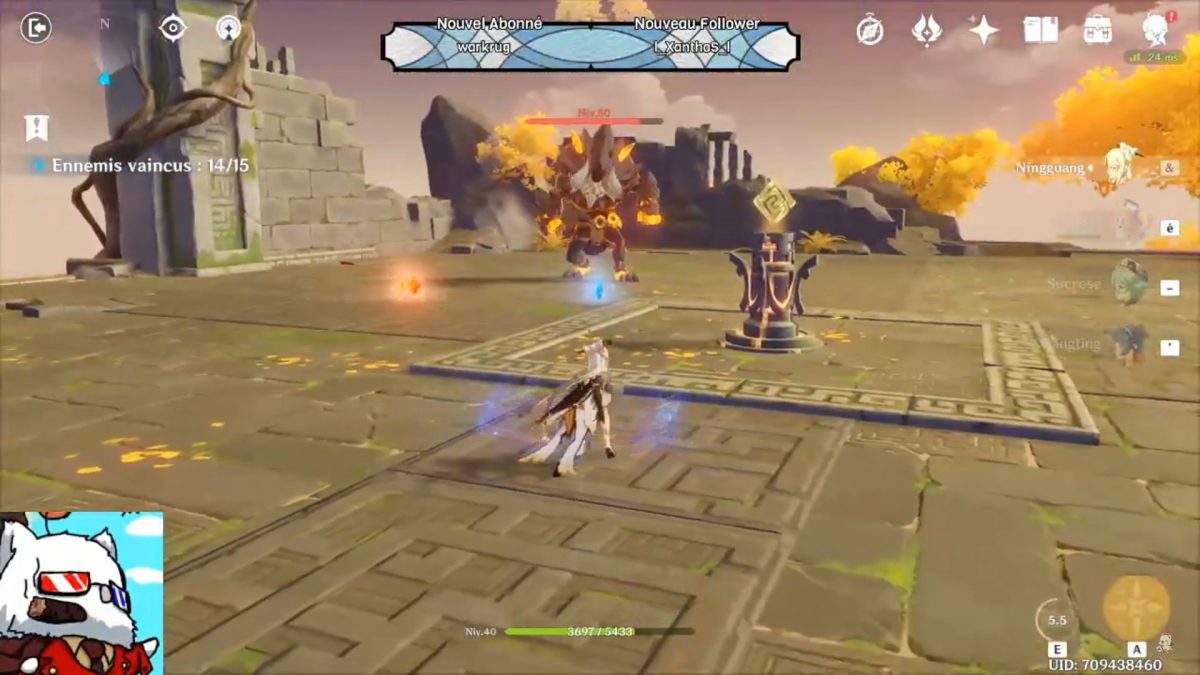The image size is (1200, 675).
Task: Use the elemental skill on cooldown
Action: click(1057, 620)
